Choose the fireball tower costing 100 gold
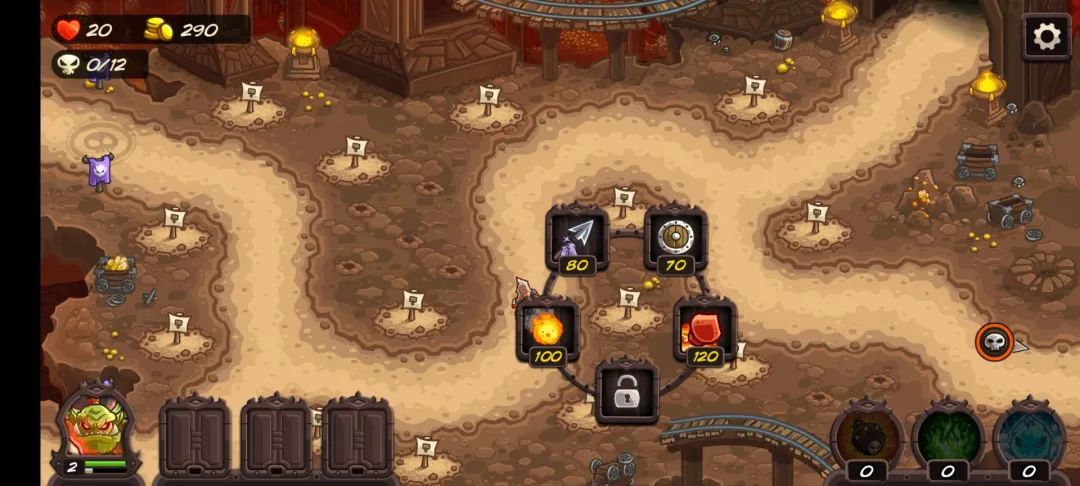Viewport: 1080px width, 486px height. (x=547, y=329)
